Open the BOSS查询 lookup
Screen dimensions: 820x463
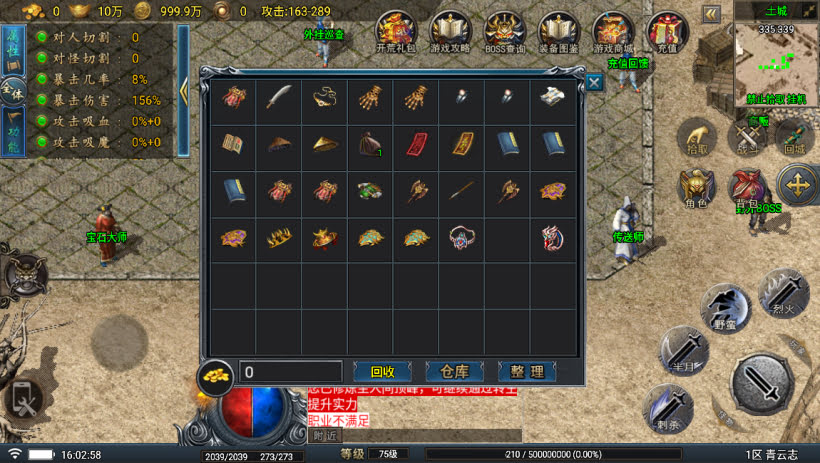click(504, 32)
